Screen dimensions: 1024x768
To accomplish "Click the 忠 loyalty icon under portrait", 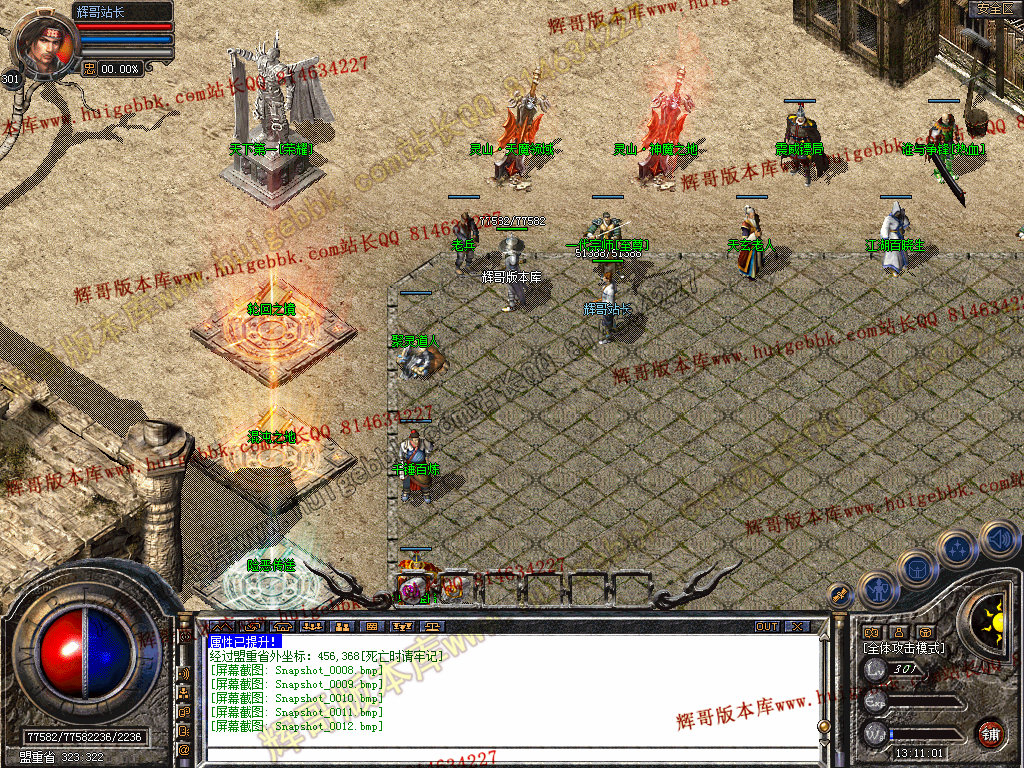I will 89,69.
